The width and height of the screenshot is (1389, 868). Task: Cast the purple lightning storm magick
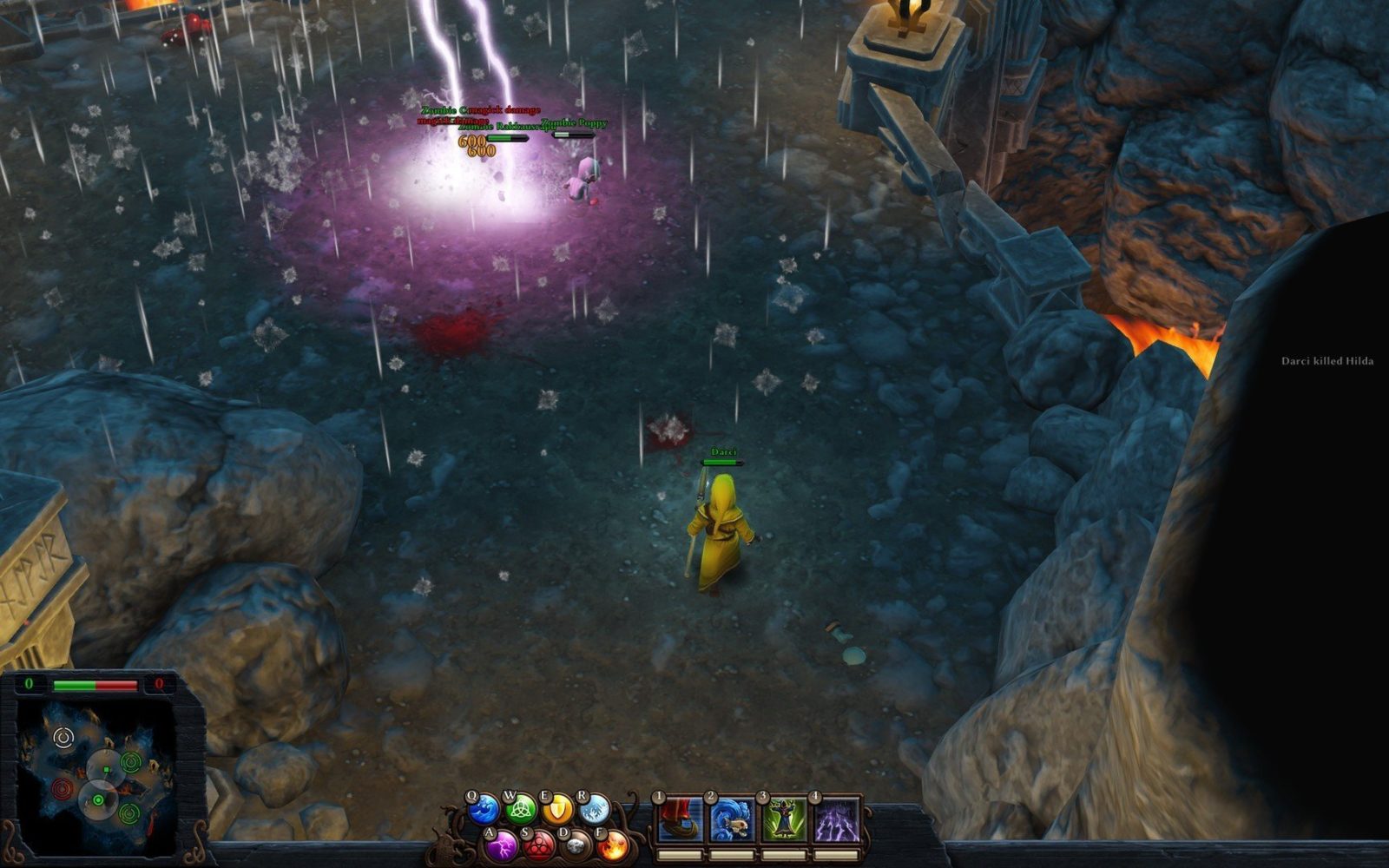(837, 820)
